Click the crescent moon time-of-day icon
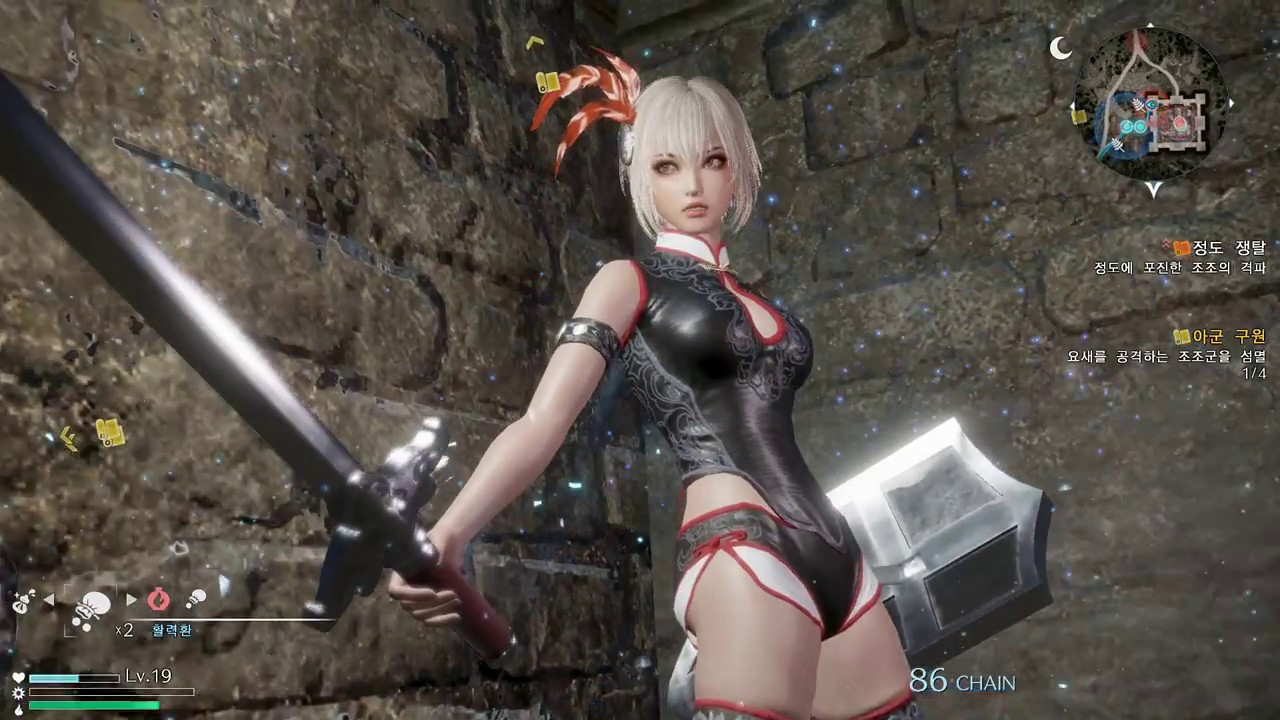The image size is (1280, 720). pos(1059,49)
